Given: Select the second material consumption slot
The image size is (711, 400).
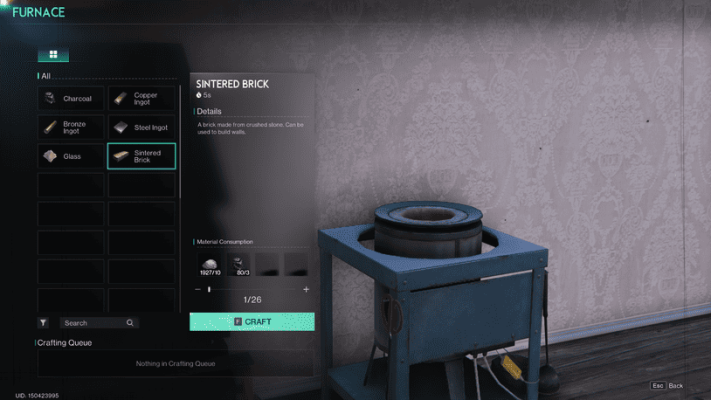Looking at the screenshot, I should coord(241,265).
